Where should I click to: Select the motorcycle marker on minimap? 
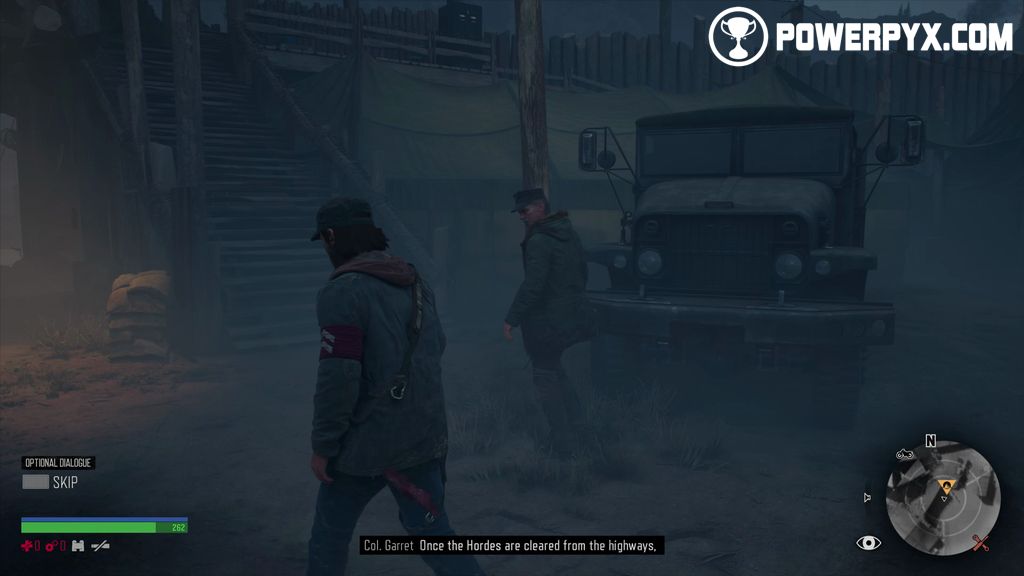click(x=906, y=455)
